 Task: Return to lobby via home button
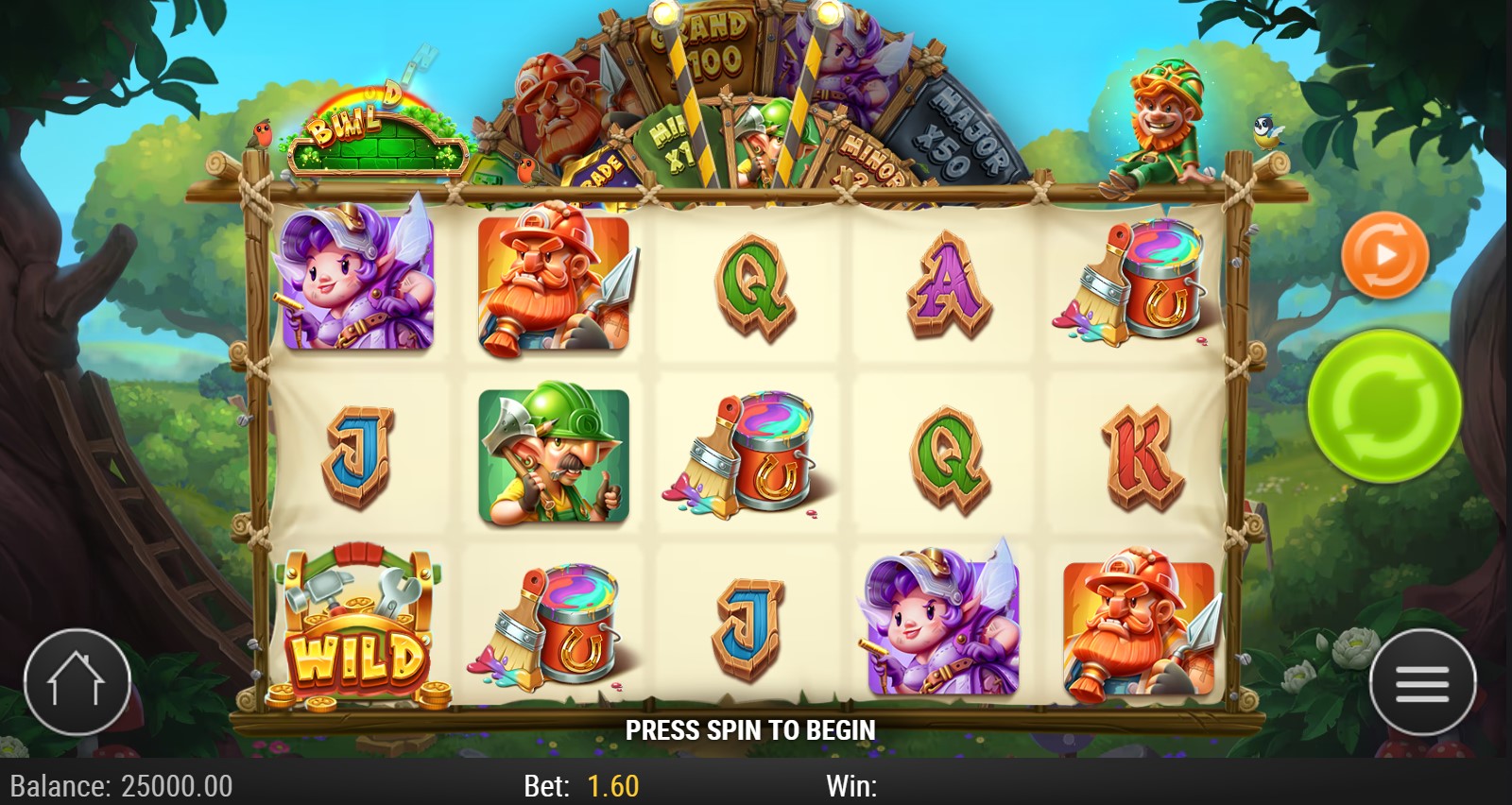(77, 682)
